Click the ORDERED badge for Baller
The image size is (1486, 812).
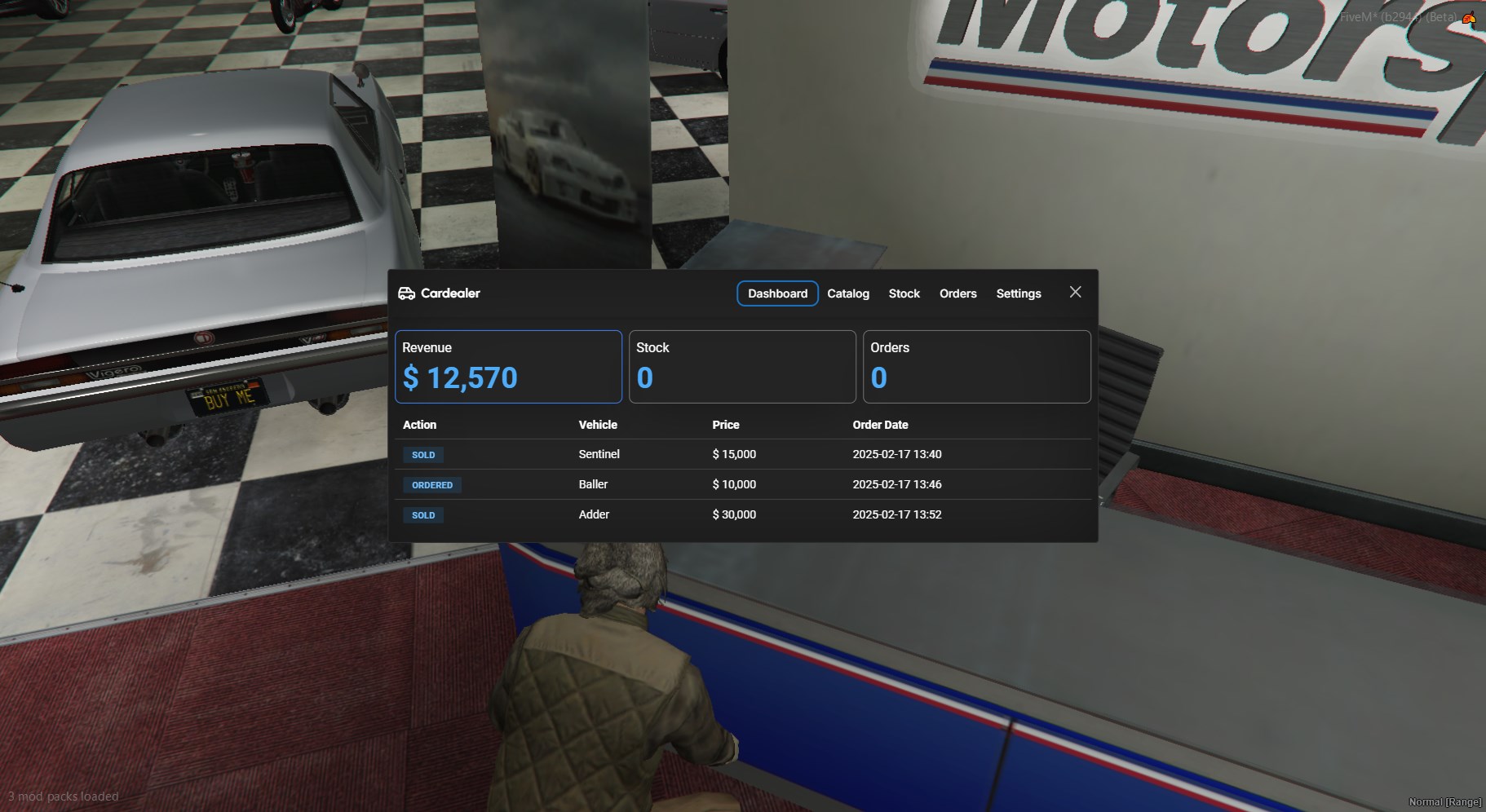[432, 485]
